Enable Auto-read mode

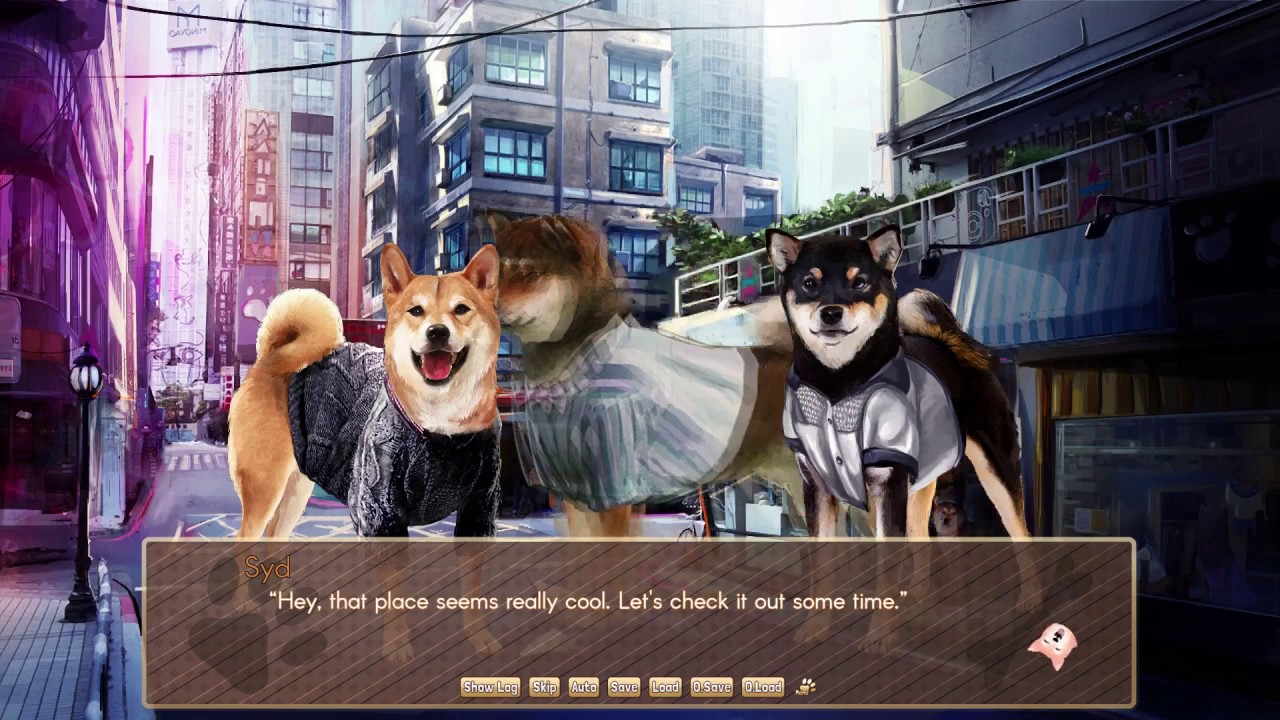[x=584, y=687]
